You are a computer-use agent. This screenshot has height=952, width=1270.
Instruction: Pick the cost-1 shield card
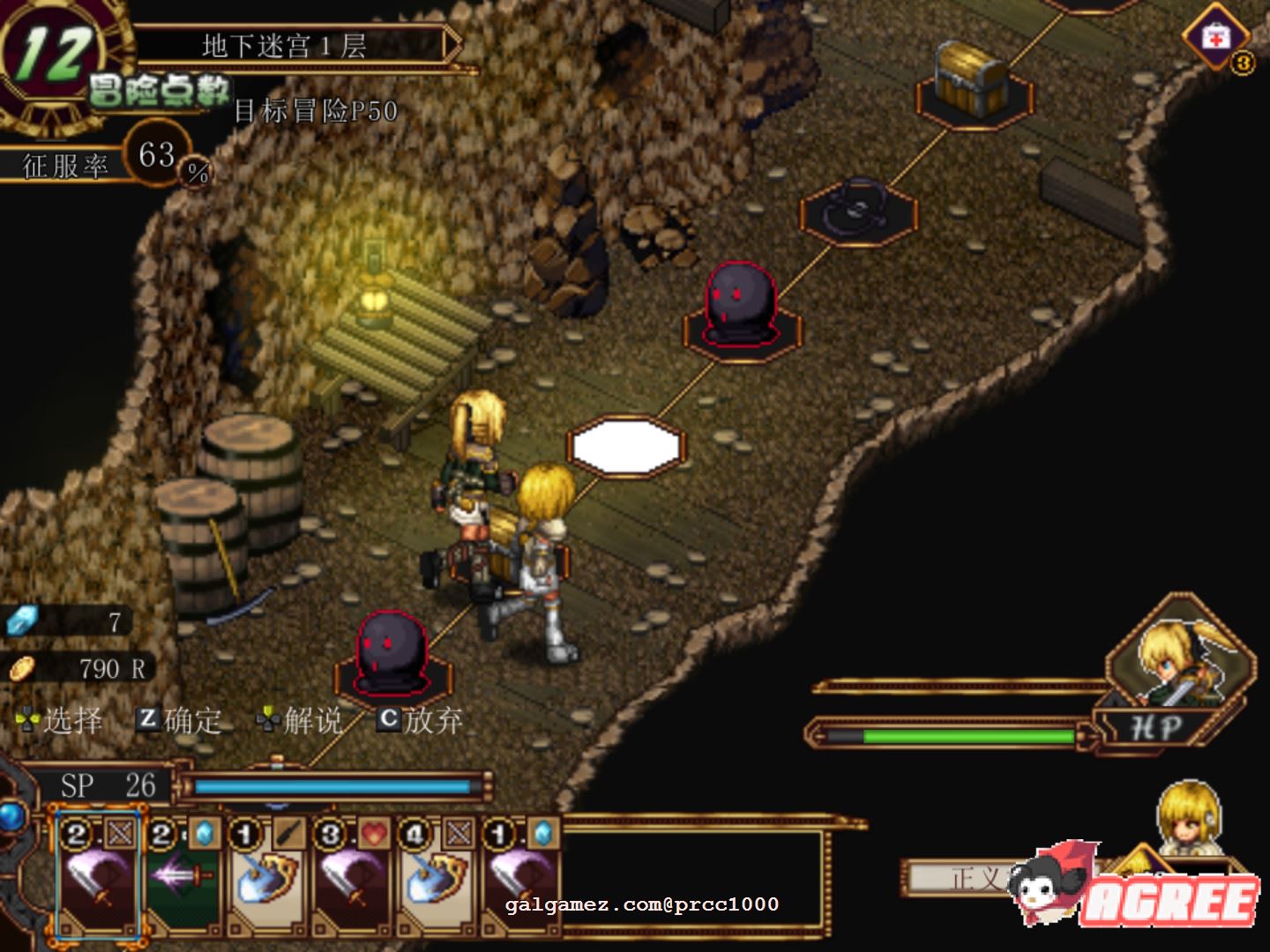[267, 875]
